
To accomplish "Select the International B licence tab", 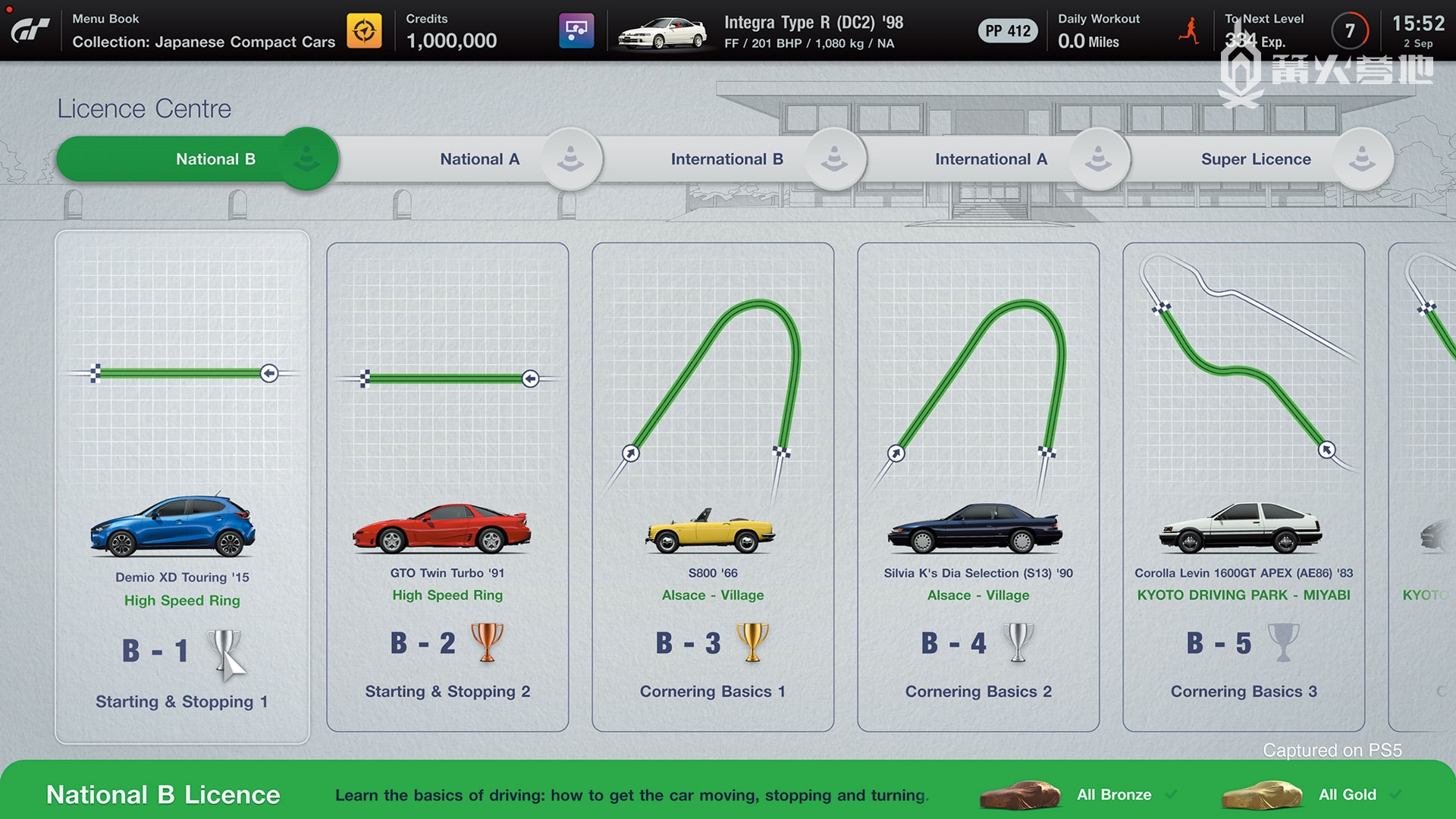I will (726, 159).
